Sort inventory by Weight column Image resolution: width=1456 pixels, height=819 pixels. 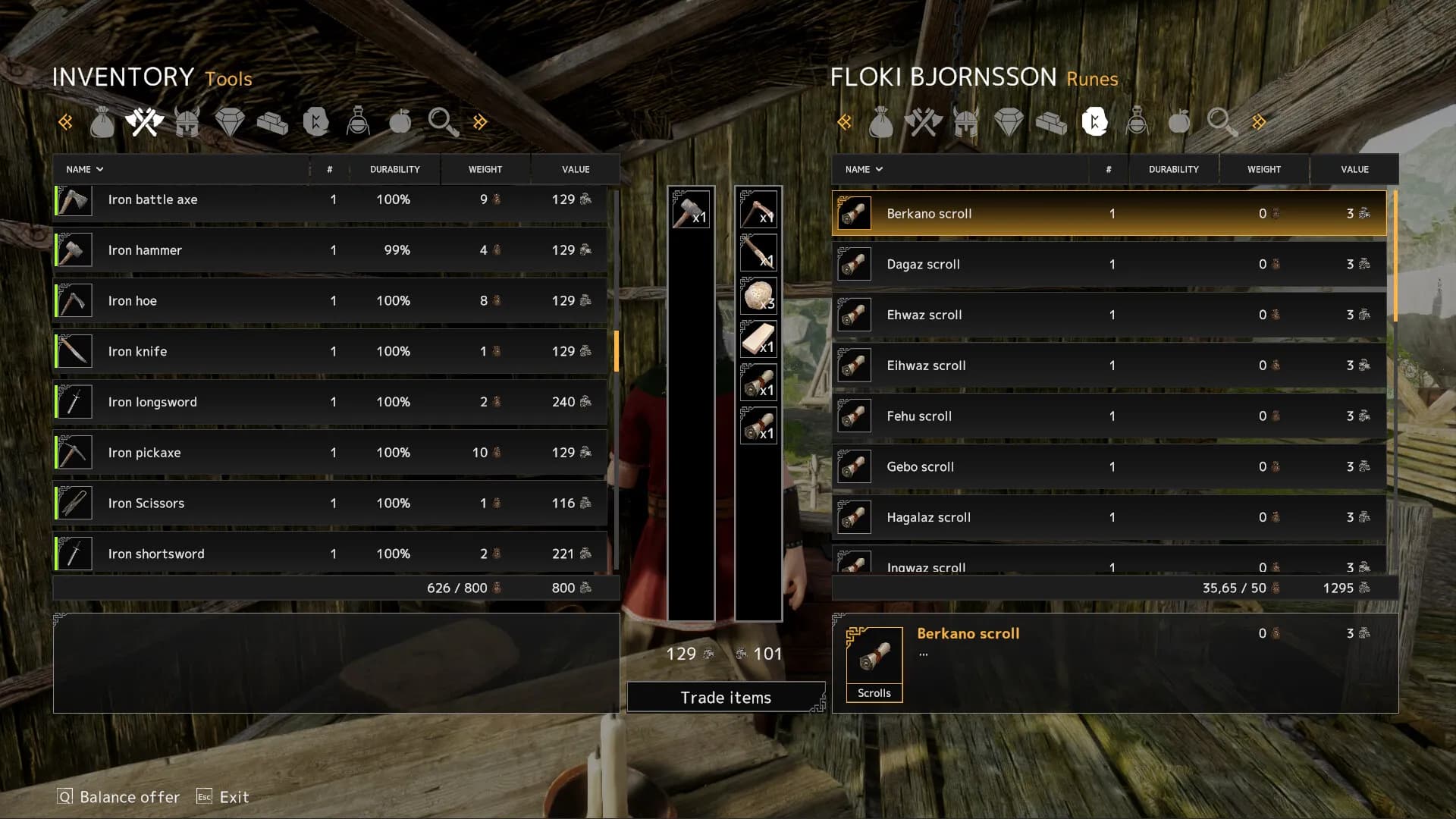[485, 169]
